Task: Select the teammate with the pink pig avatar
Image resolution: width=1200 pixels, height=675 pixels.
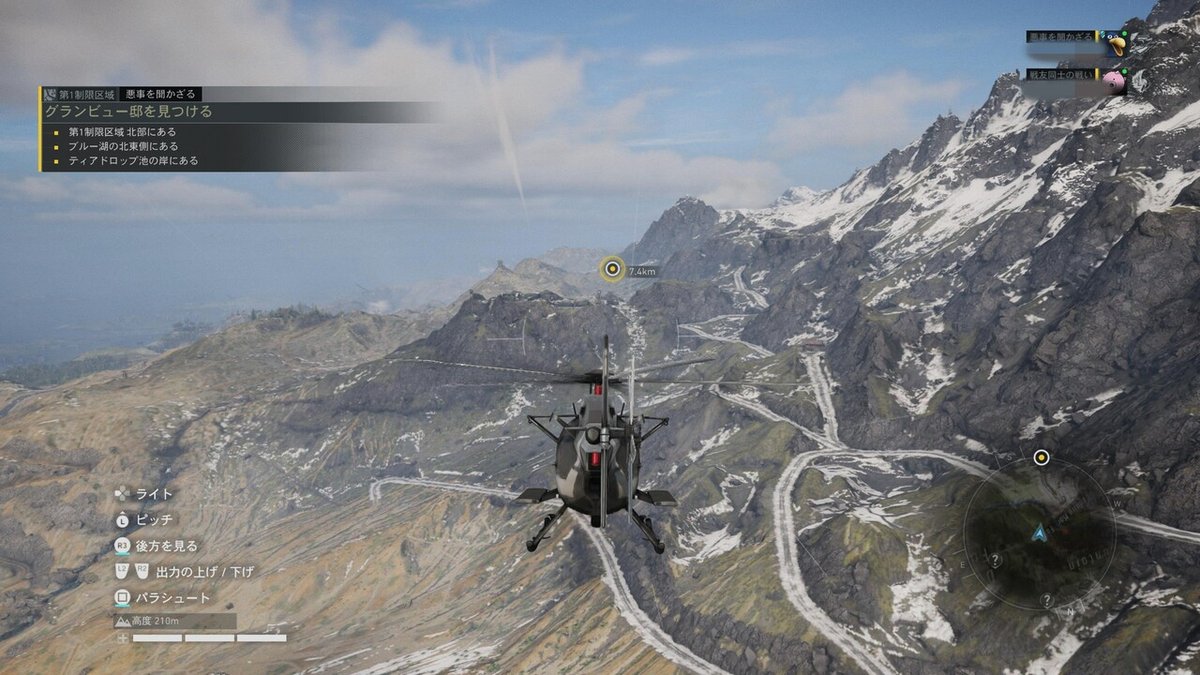Action: 1115,79
